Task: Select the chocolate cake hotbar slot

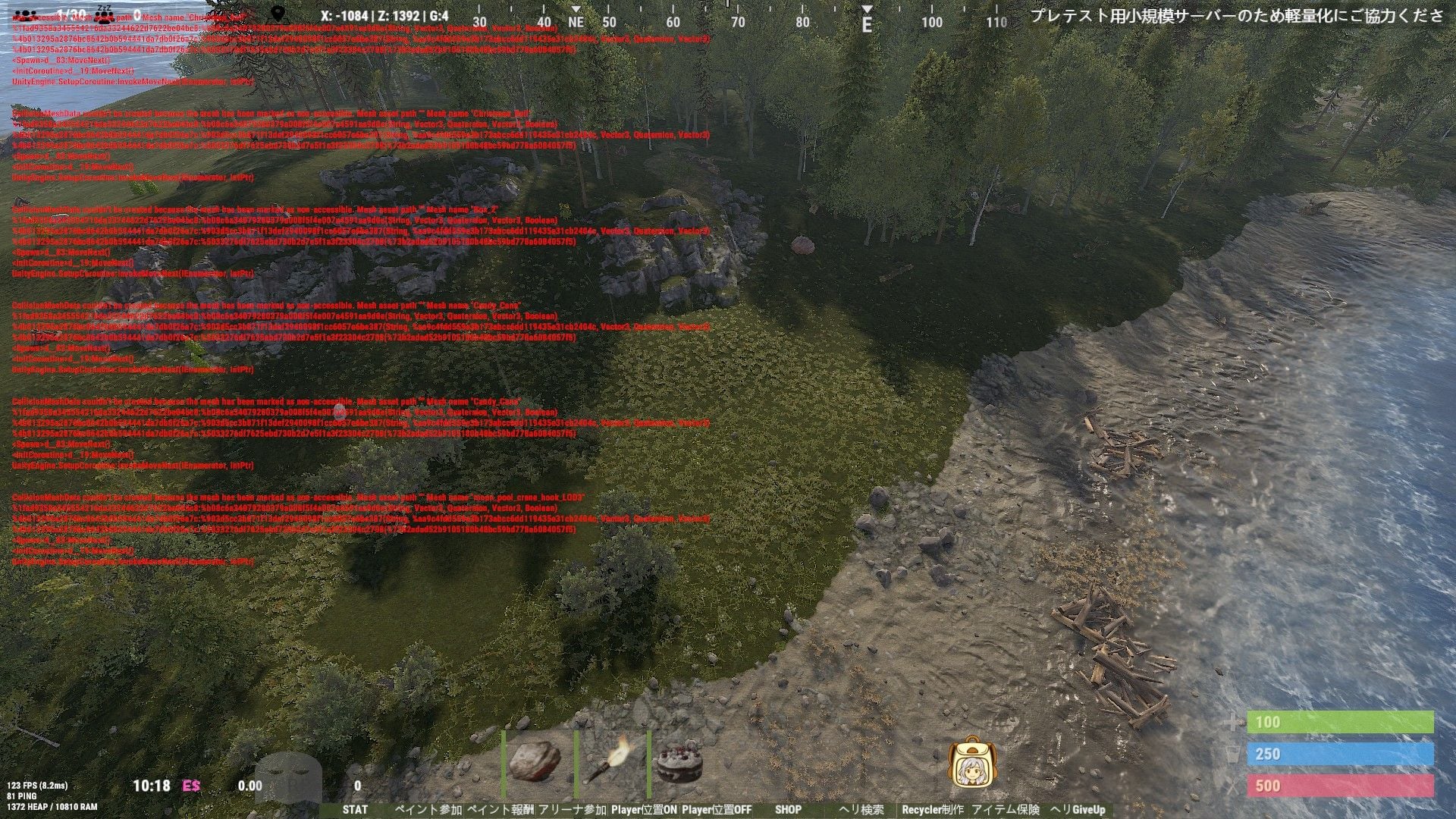Action: pos(679,761)
